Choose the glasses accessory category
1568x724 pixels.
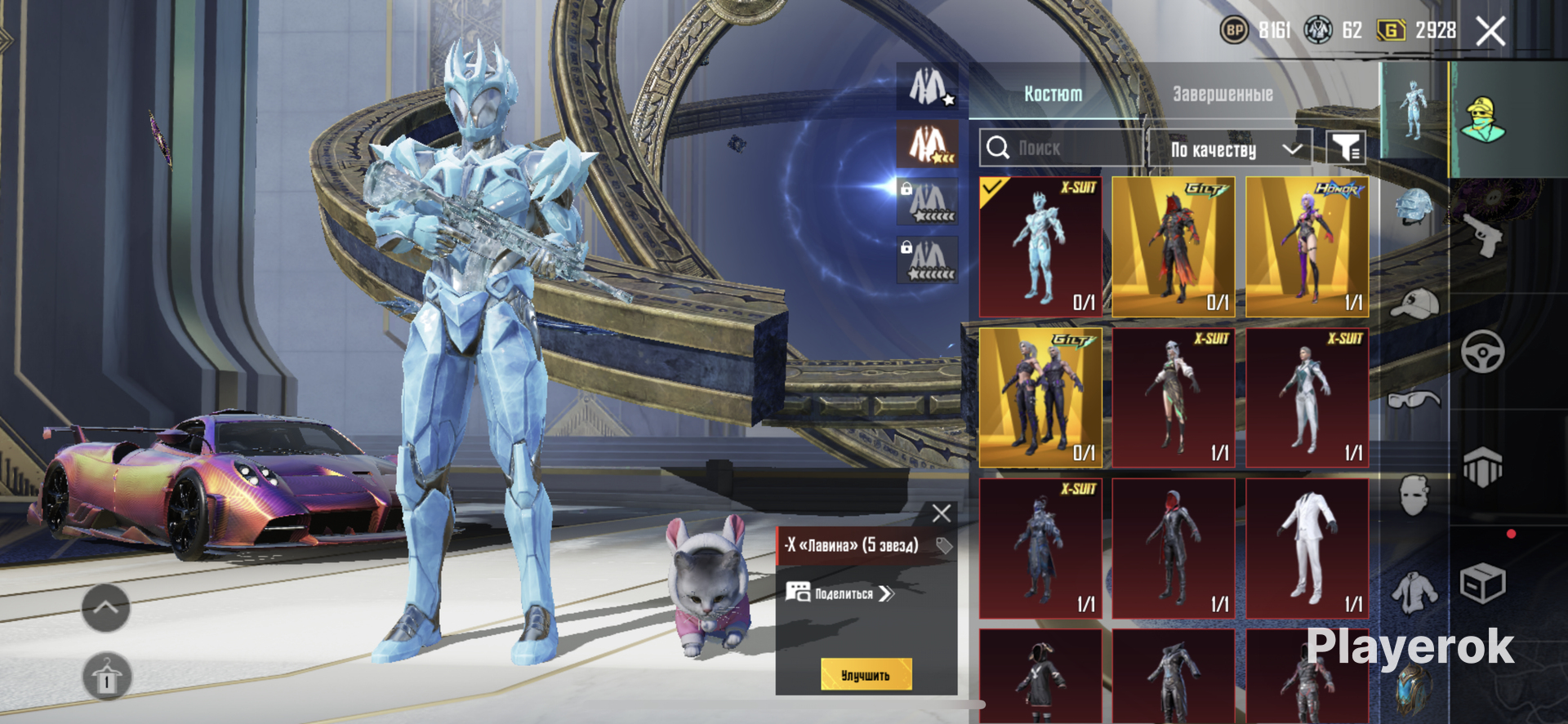(1414, 399)
